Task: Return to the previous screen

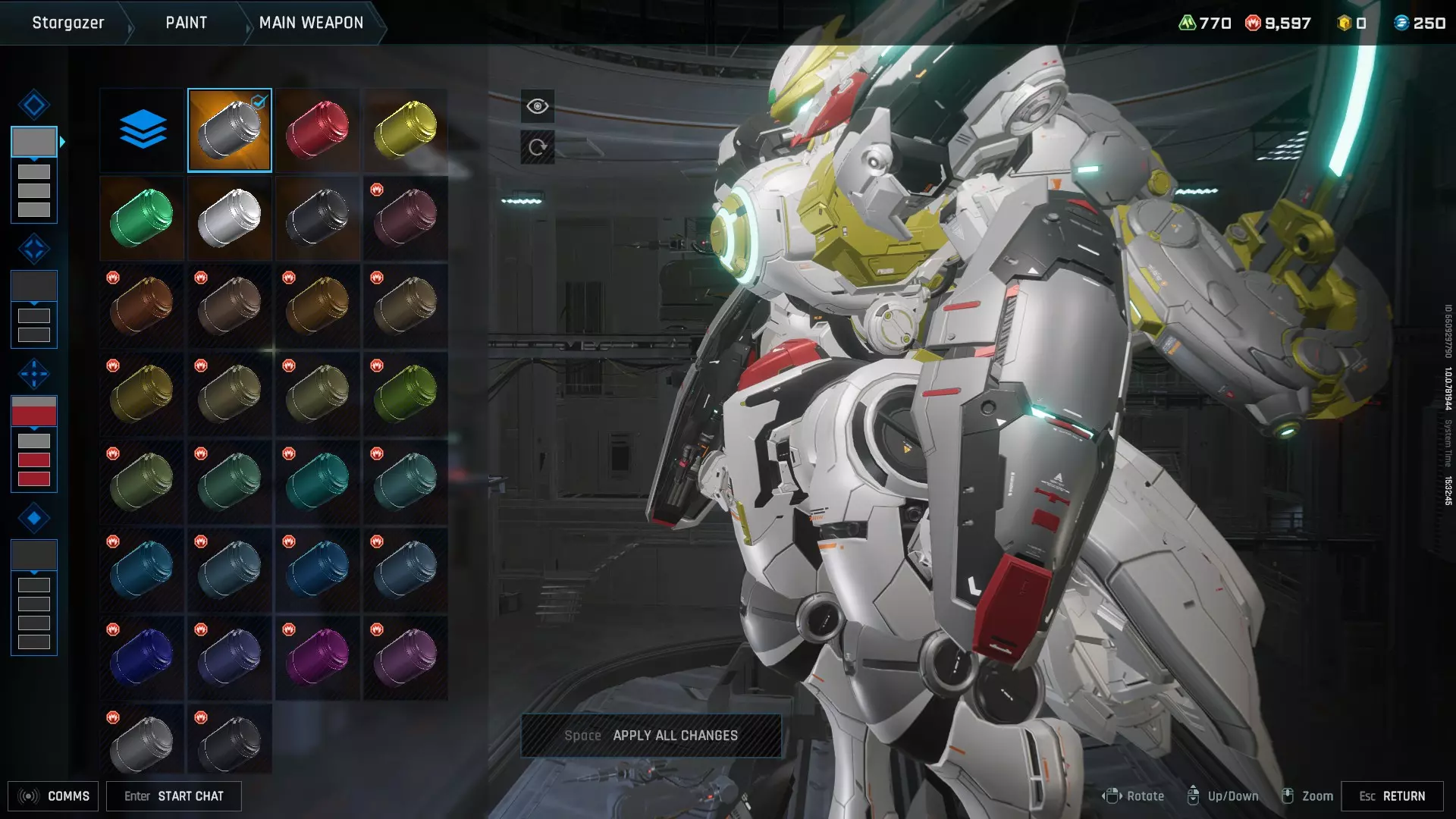Action: (1392, 796)
